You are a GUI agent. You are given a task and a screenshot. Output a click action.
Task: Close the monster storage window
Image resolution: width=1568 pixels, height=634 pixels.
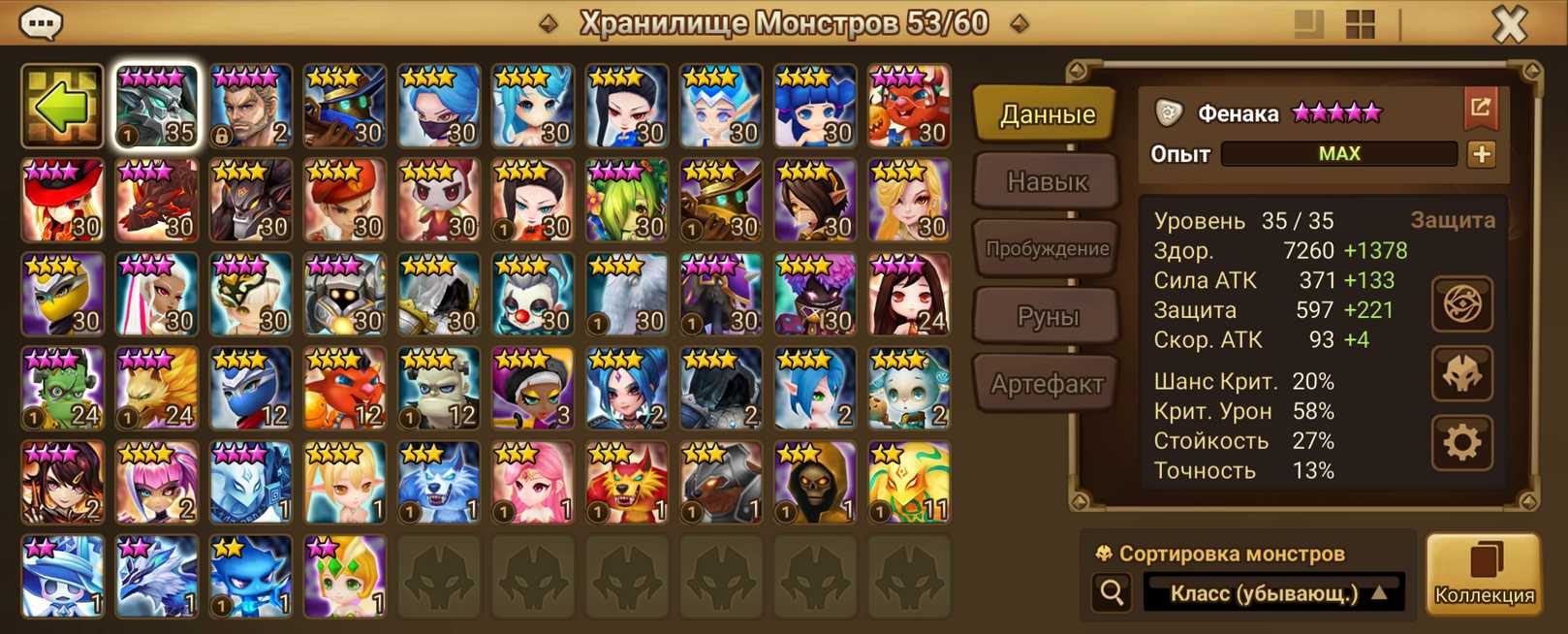tap(1509, 23)
